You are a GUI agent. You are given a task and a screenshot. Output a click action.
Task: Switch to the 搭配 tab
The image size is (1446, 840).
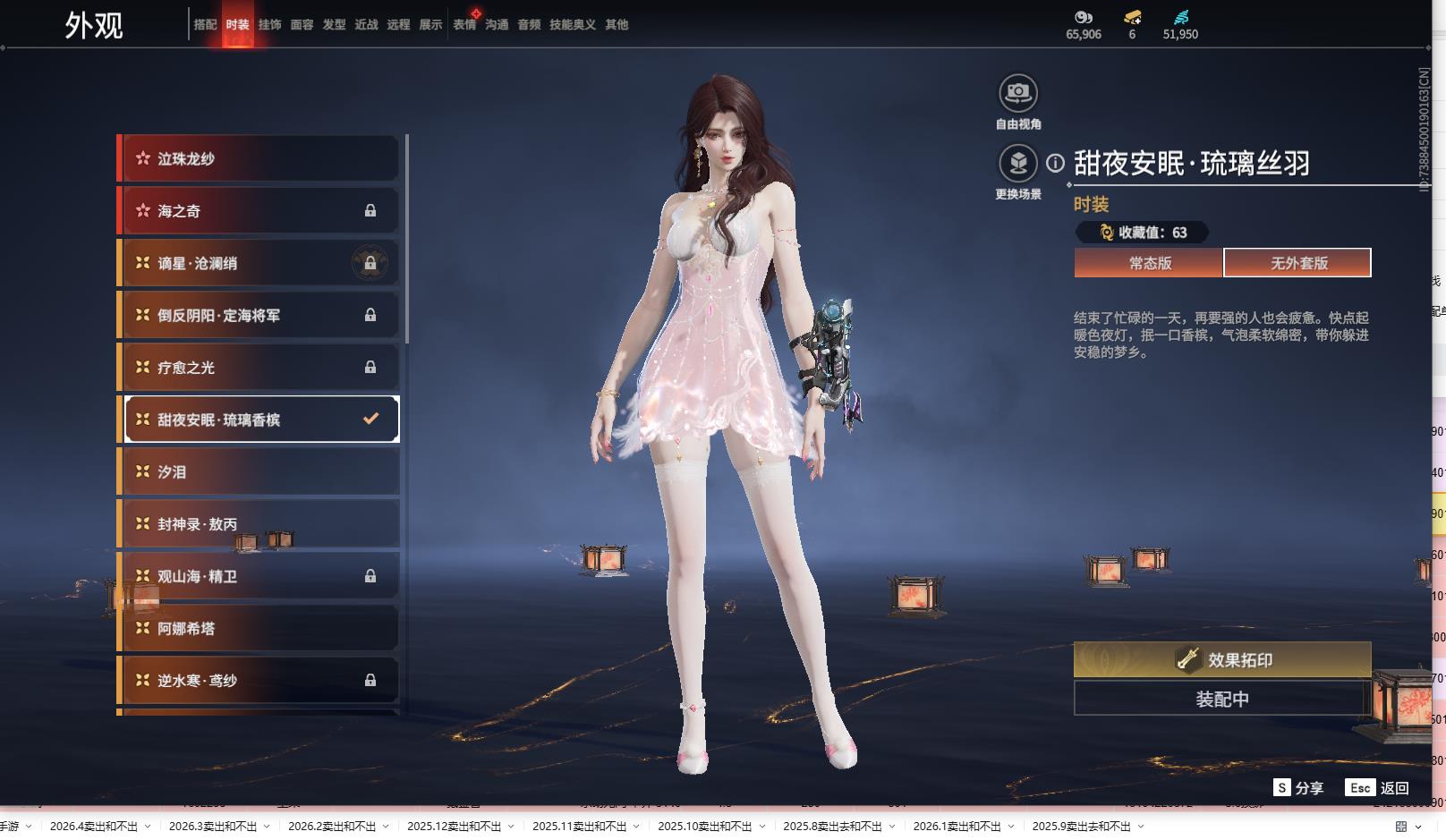[205, 25]
